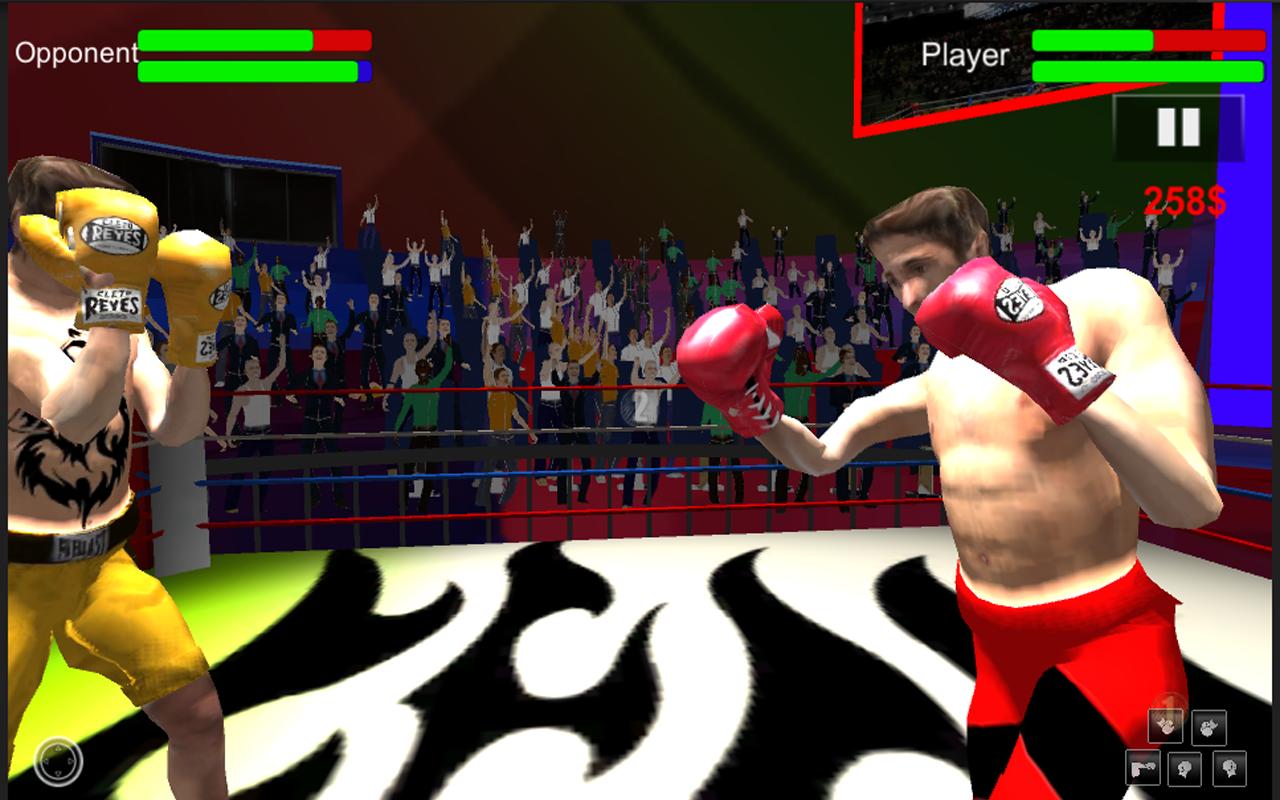Tap the up arrow on the joystick
Image resolution: width=1280 pixels, height=800 pixels.
pyautogui.click(x=58, y=749)
